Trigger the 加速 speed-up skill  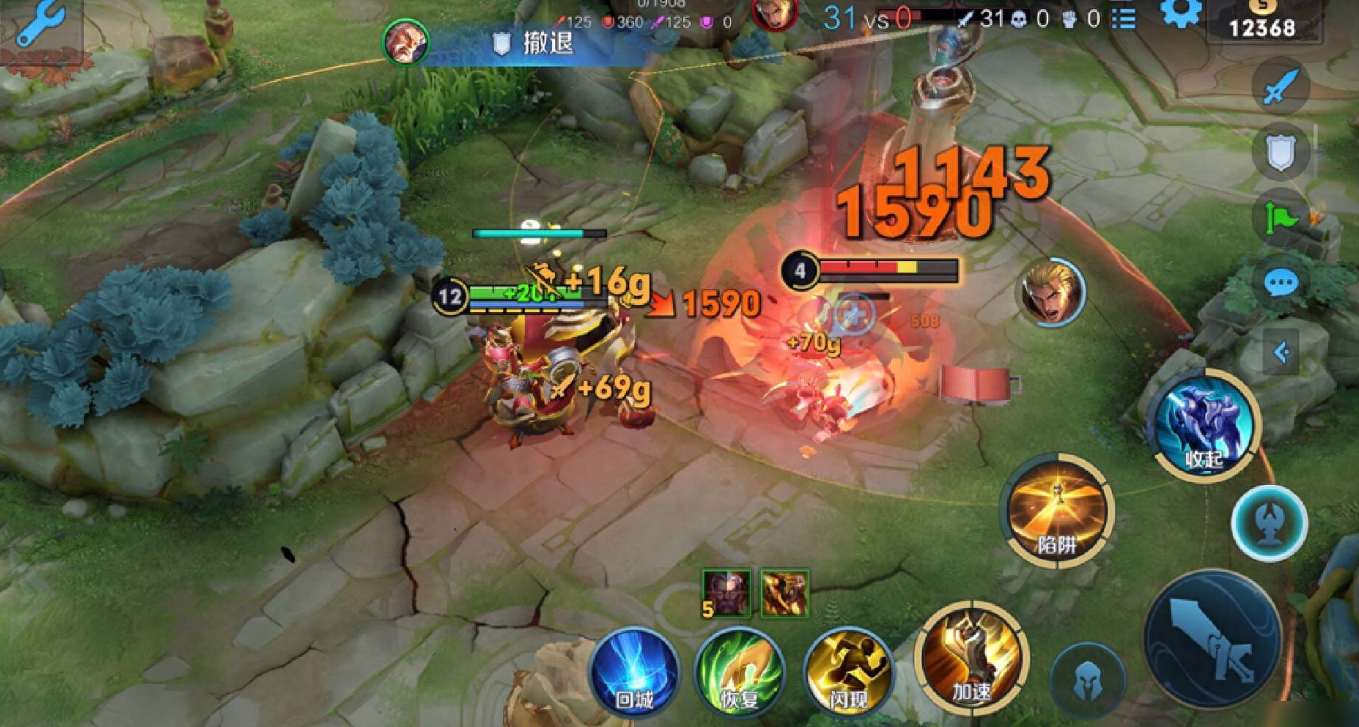pyautogui.click(x=971, y=655)
